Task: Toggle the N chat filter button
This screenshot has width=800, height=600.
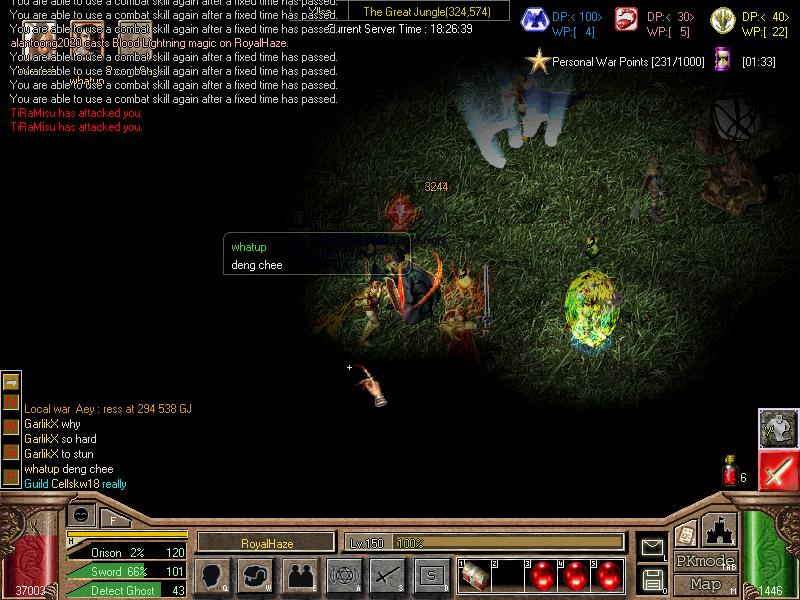Action: click(11, 401)
